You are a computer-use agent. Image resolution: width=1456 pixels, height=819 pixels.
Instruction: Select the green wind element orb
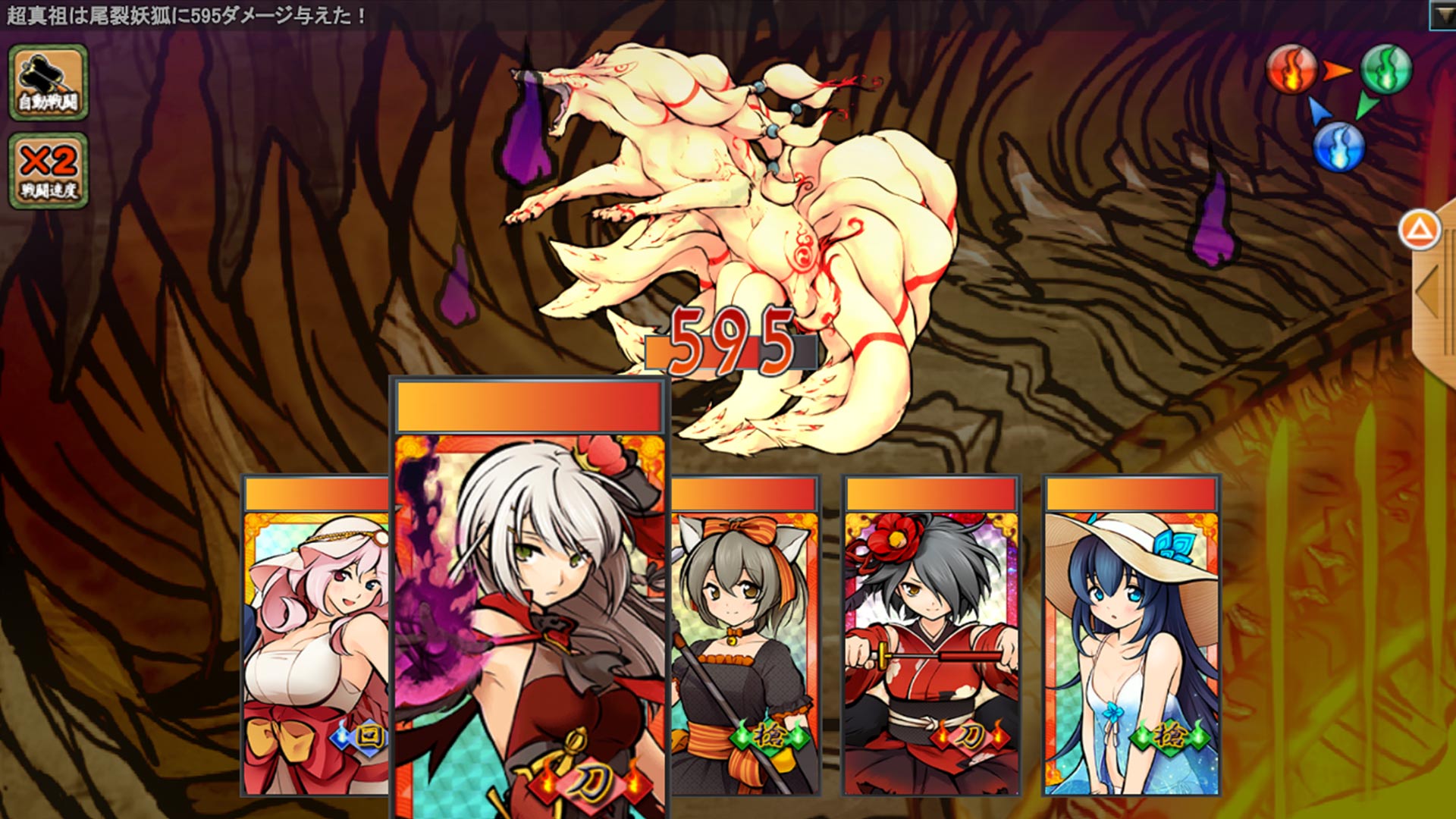pos(1386,69)
